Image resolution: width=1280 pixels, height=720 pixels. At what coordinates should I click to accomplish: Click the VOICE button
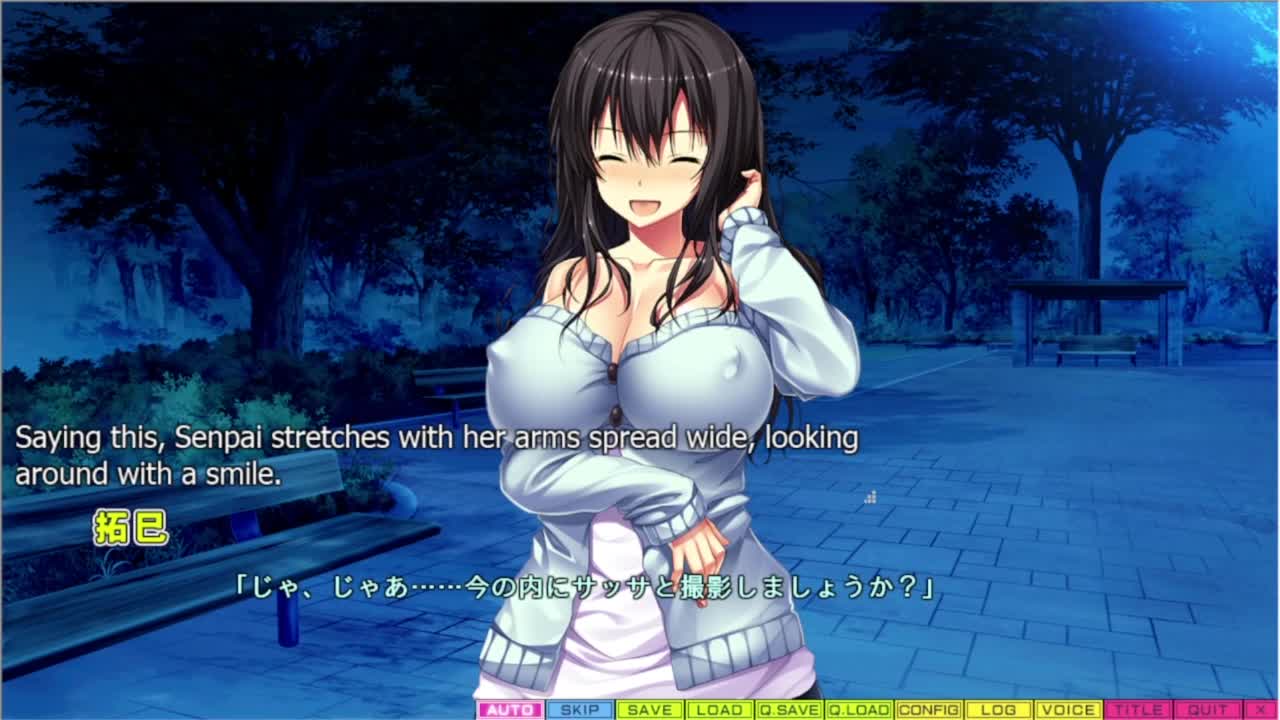(1067, 710)
